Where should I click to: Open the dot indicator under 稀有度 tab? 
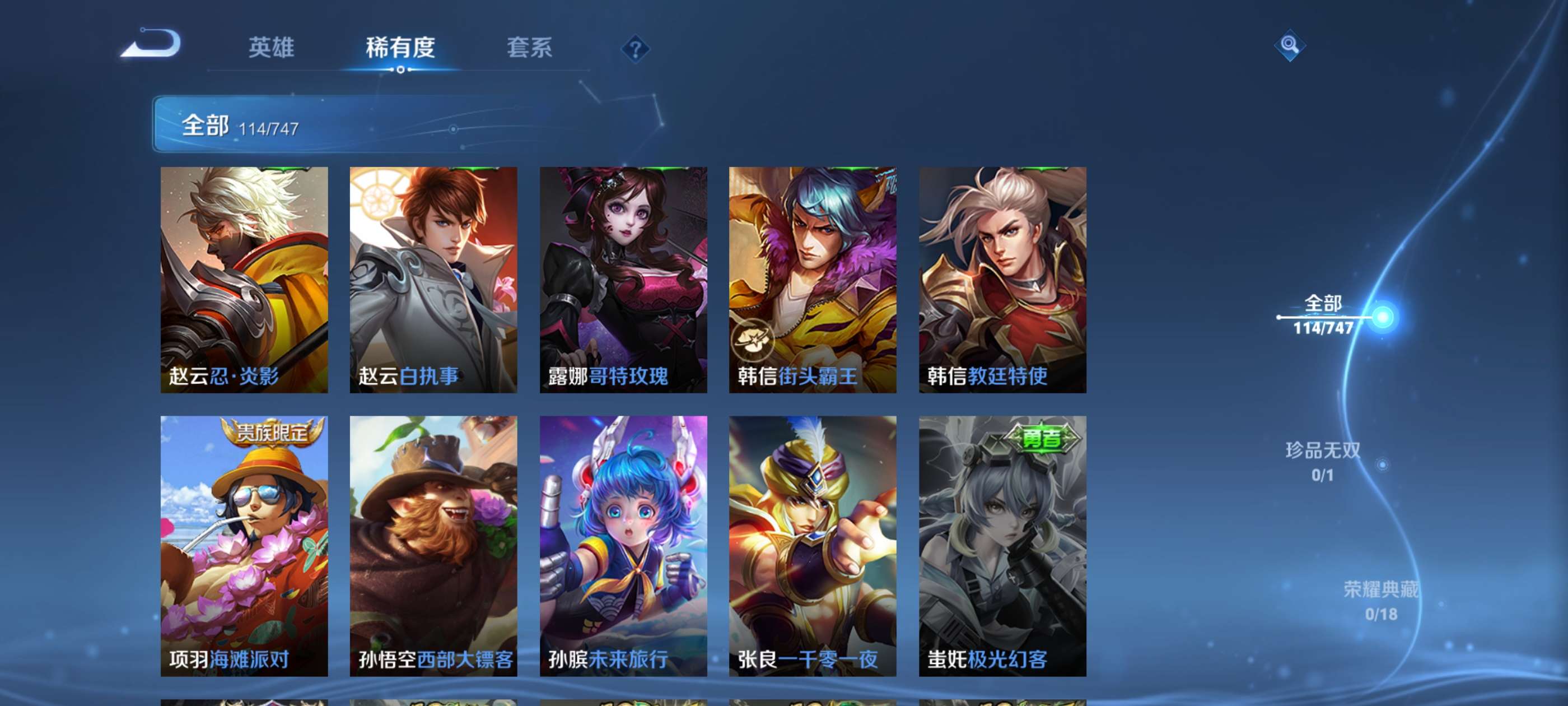click(400, 69)
